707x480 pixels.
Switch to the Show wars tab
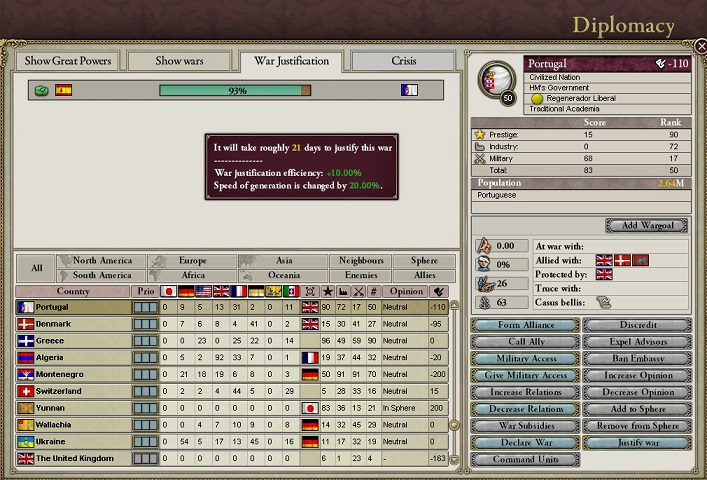[x=180, y=61]
